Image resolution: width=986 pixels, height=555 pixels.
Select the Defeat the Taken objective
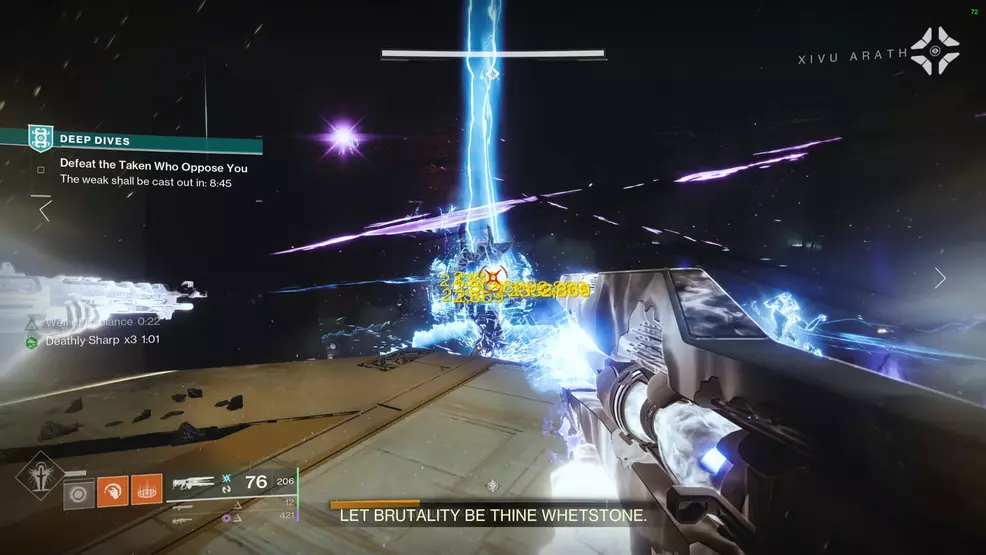153,168
